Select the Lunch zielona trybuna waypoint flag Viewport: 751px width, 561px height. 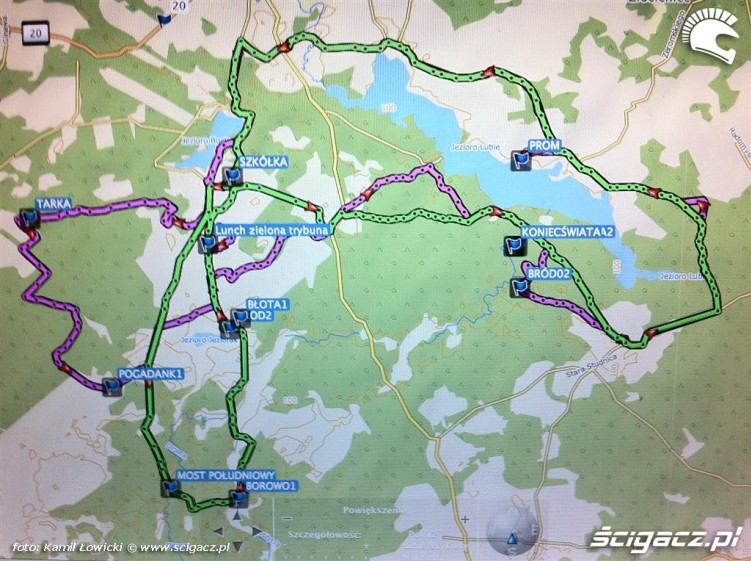[207, 243]
